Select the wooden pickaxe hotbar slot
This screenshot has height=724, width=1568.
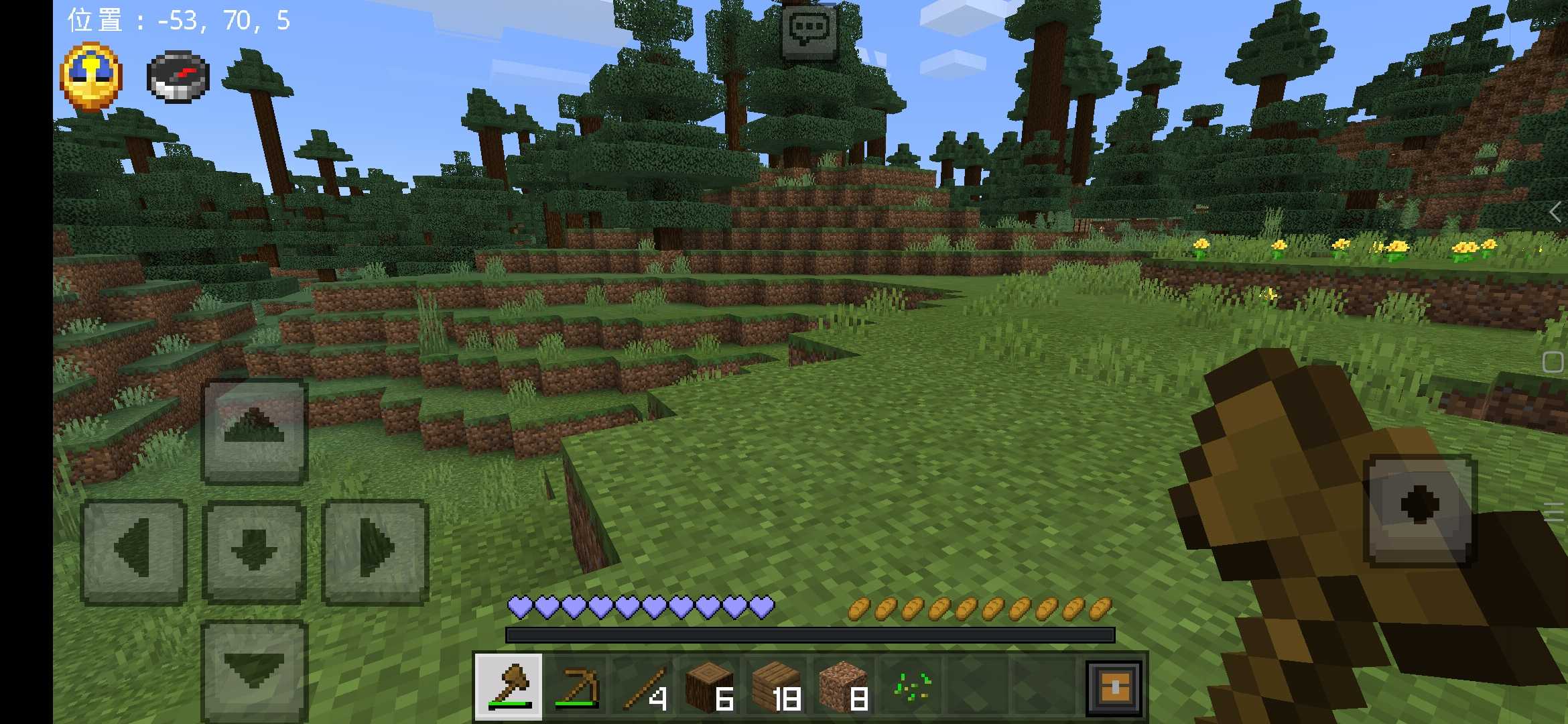click(576, 686)
